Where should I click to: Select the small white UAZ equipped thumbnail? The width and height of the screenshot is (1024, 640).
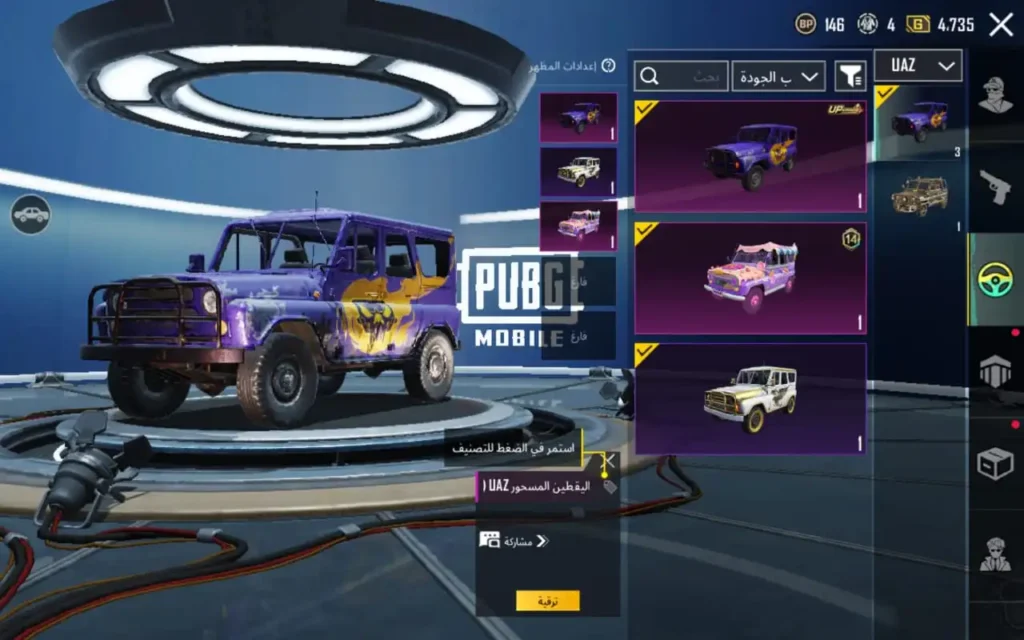pyautogui.click(x=578, y=171)
